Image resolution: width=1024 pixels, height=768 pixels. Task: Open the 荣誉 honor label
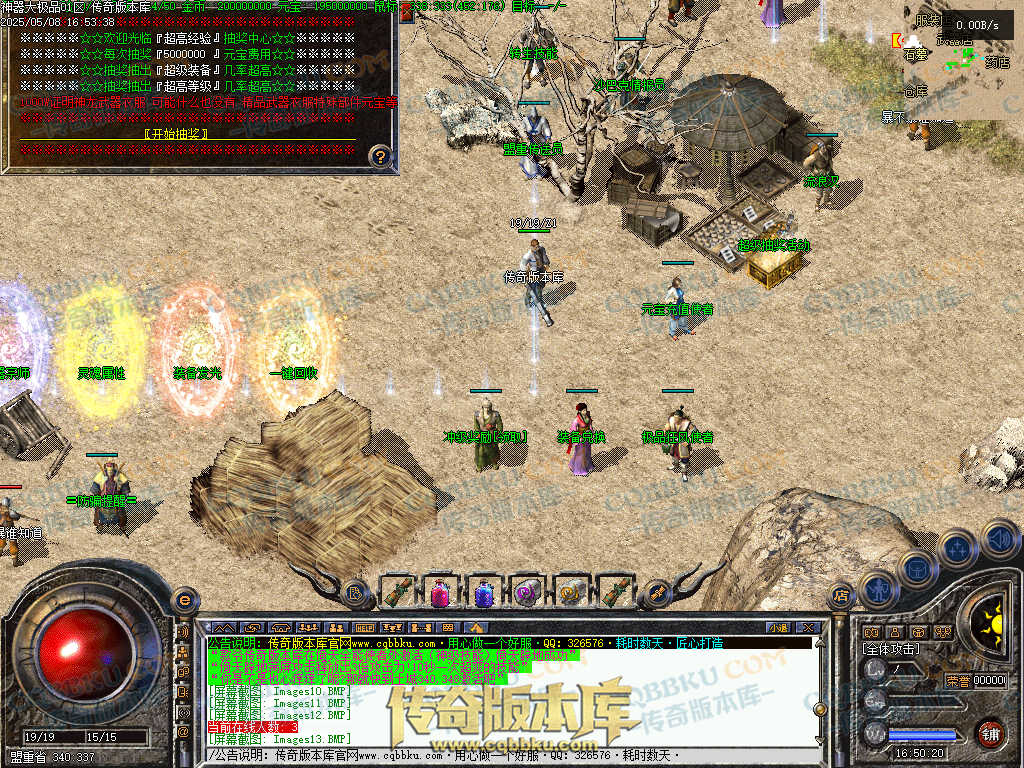click(x=957, y=680)
